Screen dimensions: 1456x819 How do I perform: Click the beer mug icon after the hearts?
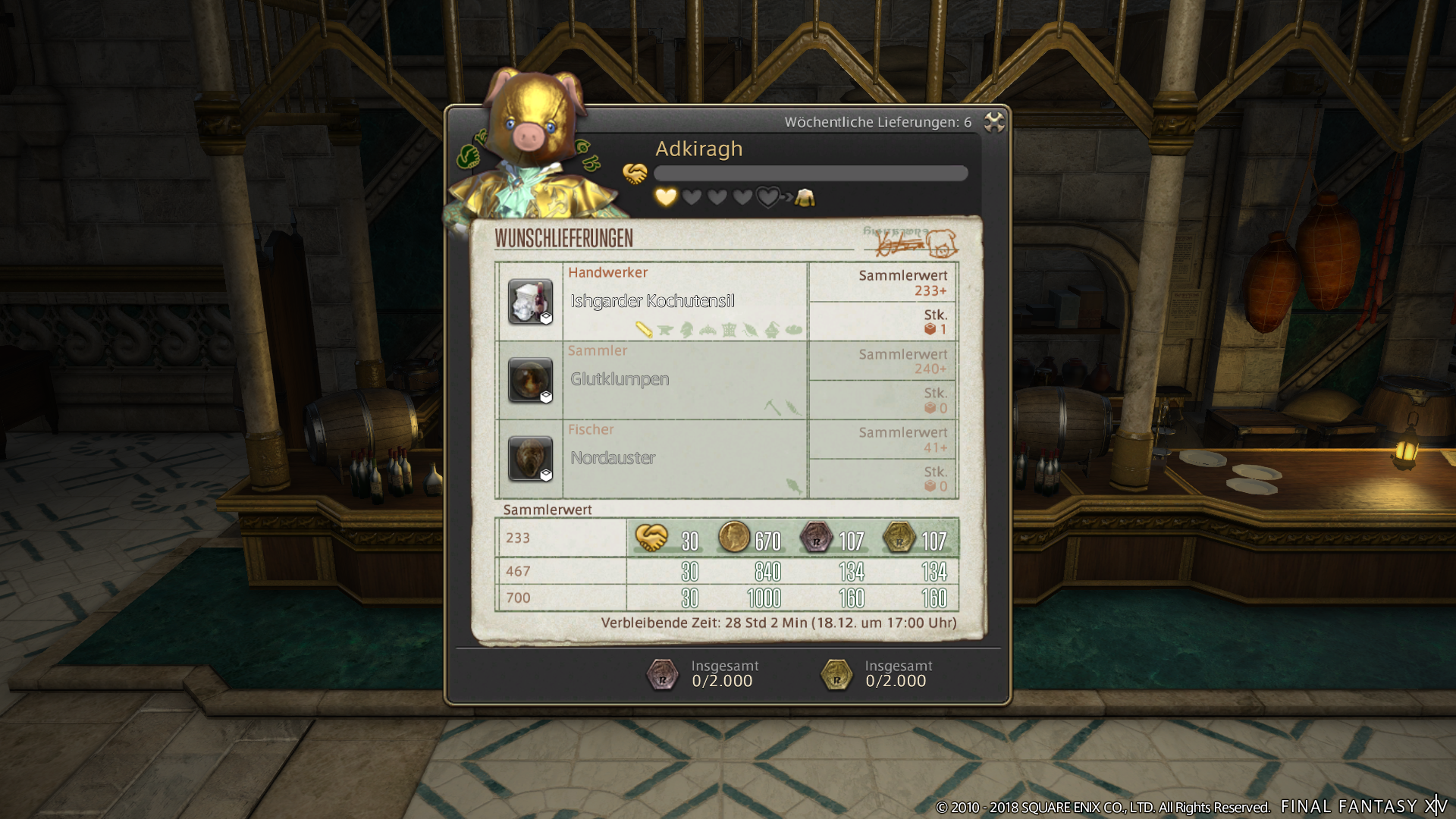click(x=806, y=199)
